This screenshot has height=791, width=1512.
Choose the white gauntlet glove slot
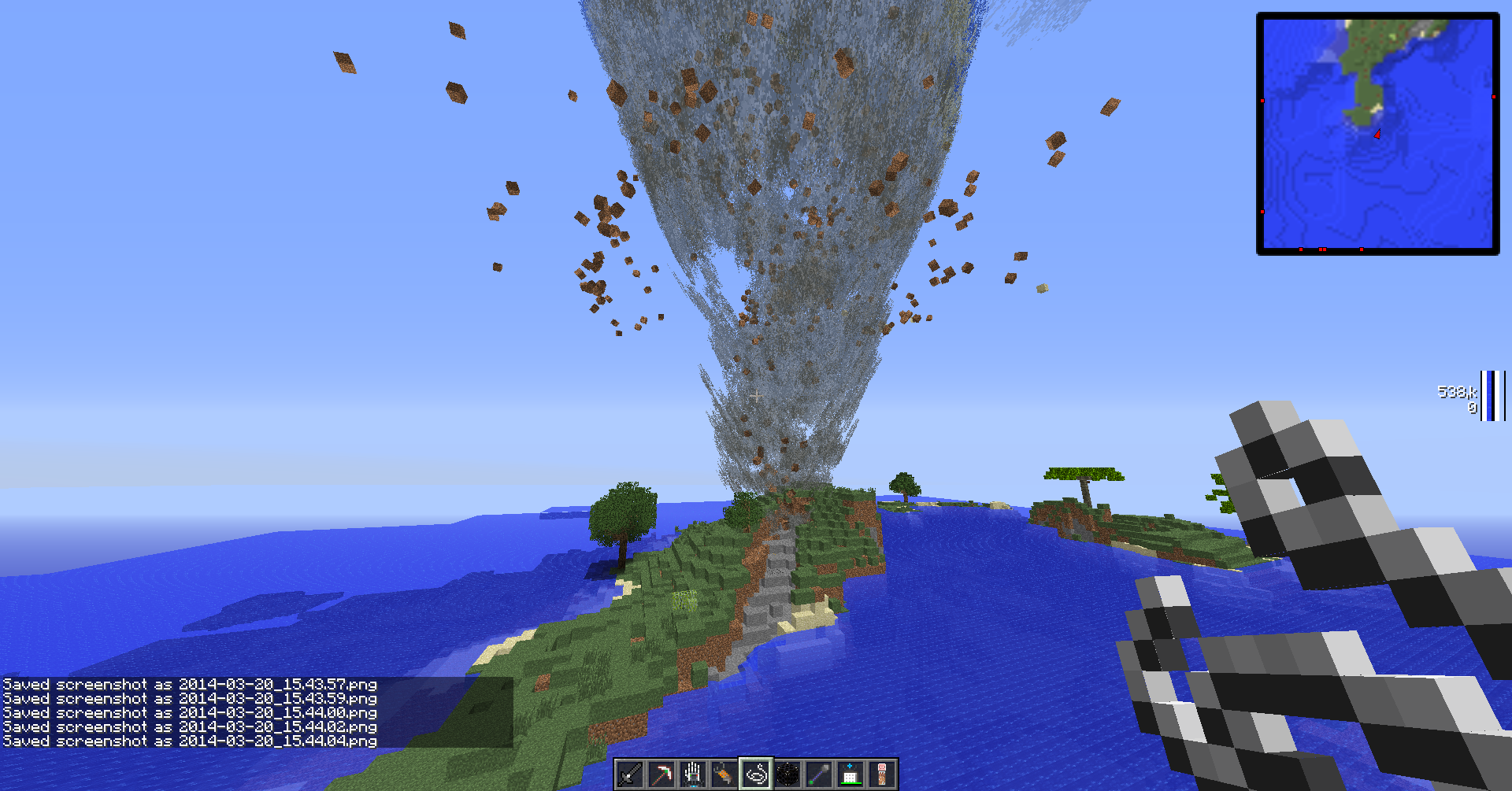[693, 774]
